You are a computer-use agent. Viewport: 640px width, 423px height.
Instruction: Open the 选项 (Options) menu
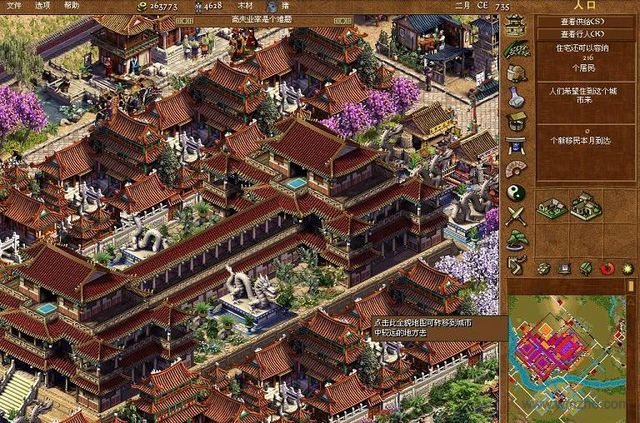pos(43,6)
